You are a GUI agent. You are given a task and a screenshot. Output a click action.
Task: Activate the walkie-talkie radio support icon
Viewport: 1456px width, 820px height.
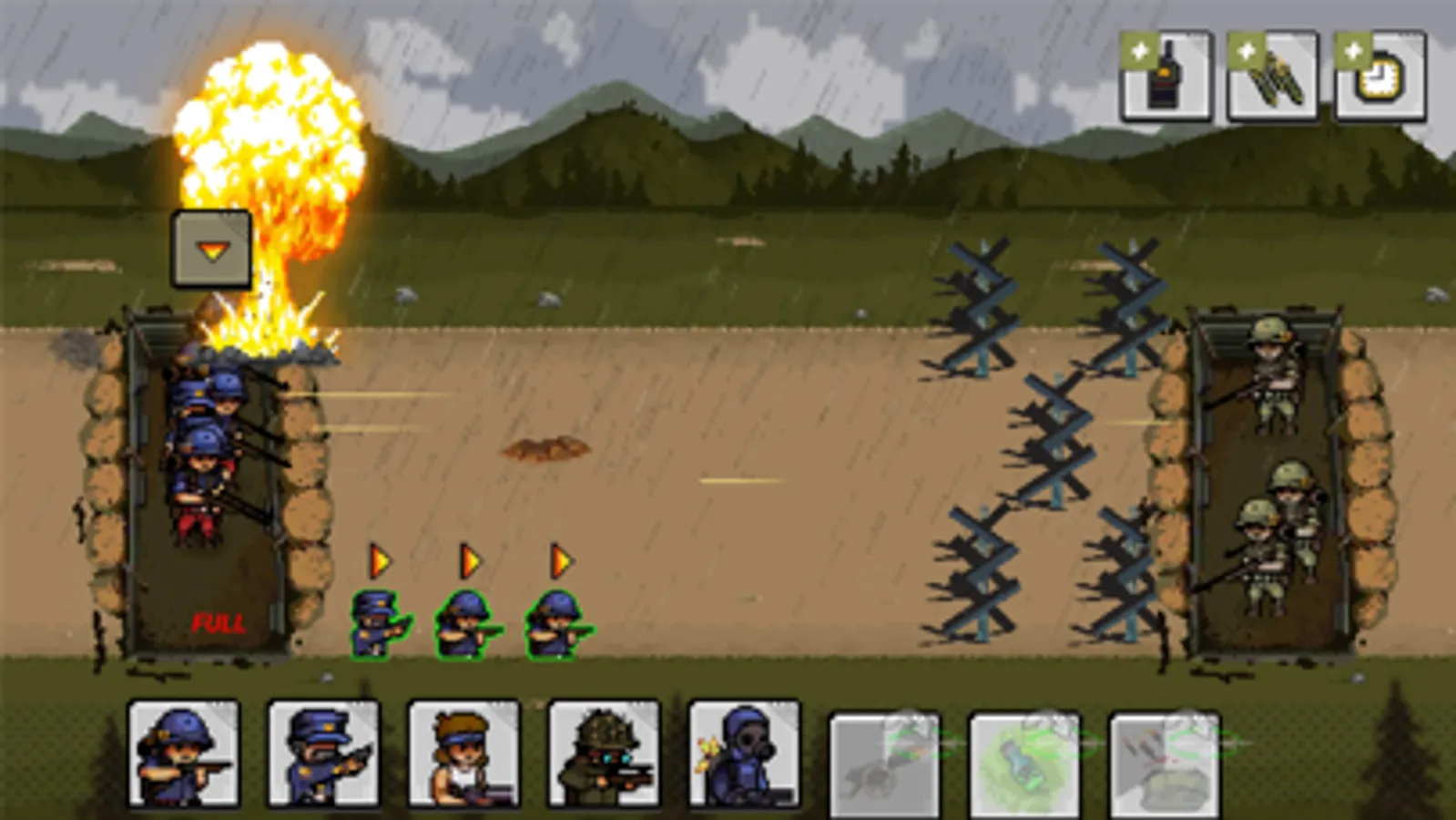coord(1170,80)
